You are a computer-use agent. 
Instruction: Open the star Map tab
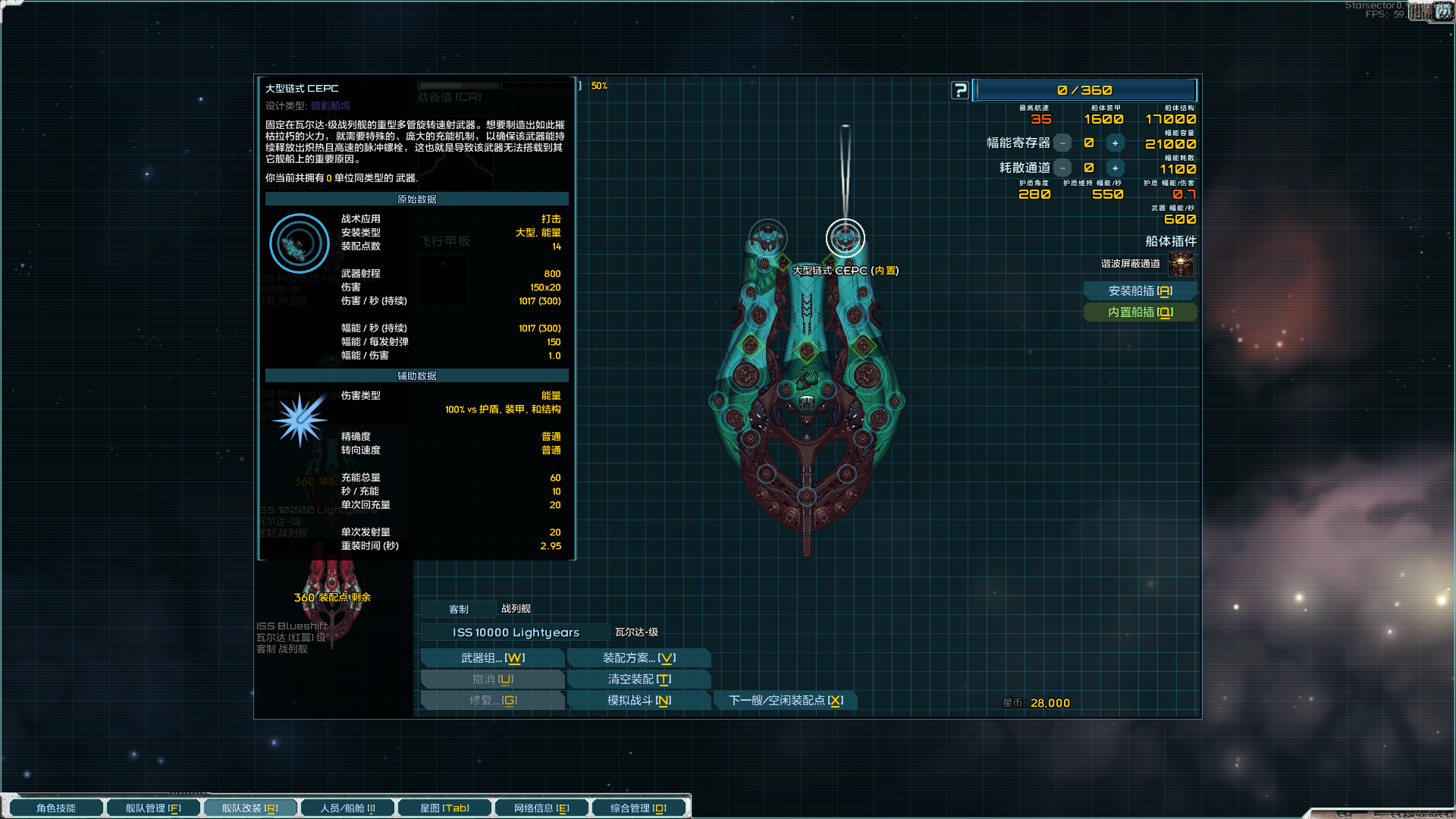click(x=444, y=808)
